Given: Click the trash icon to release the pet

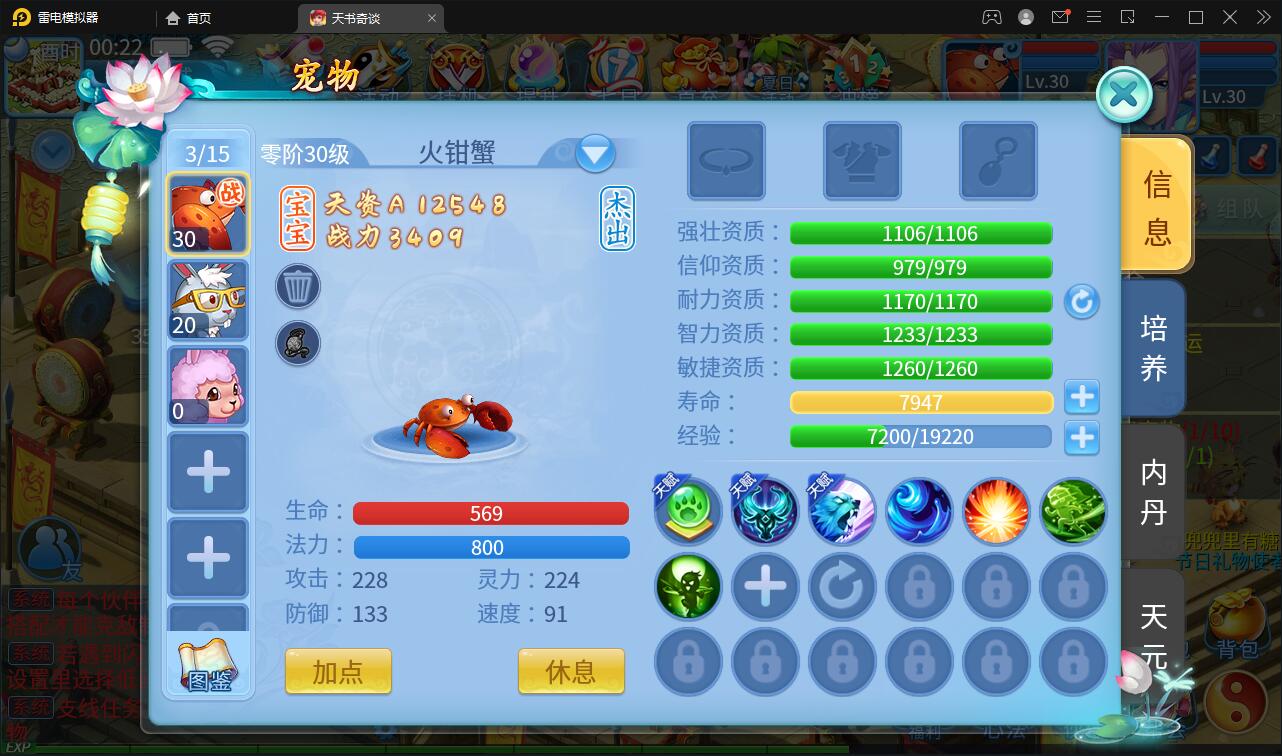Looking at the screenshot, I should [x=297, y=286].
